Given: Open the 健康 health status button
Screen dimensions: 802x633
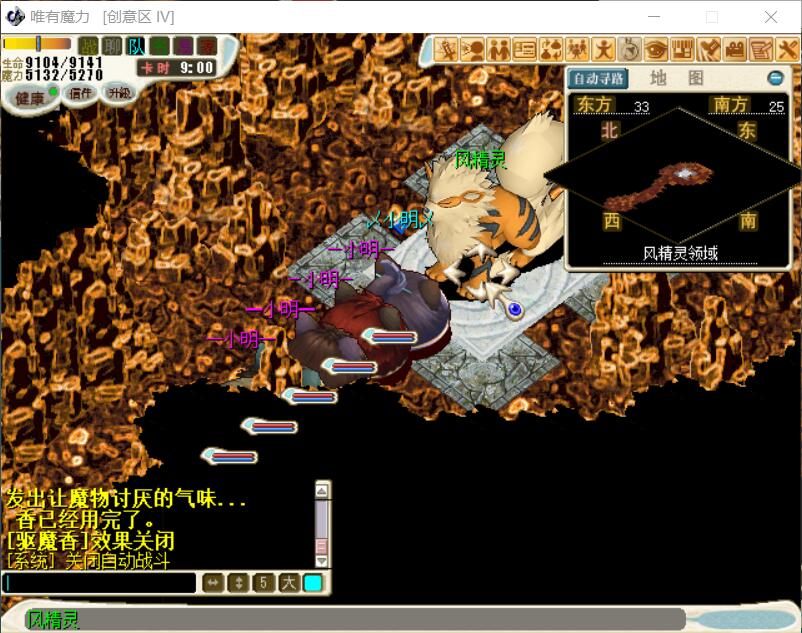Looking at the screenshot, I should point(29,98).
